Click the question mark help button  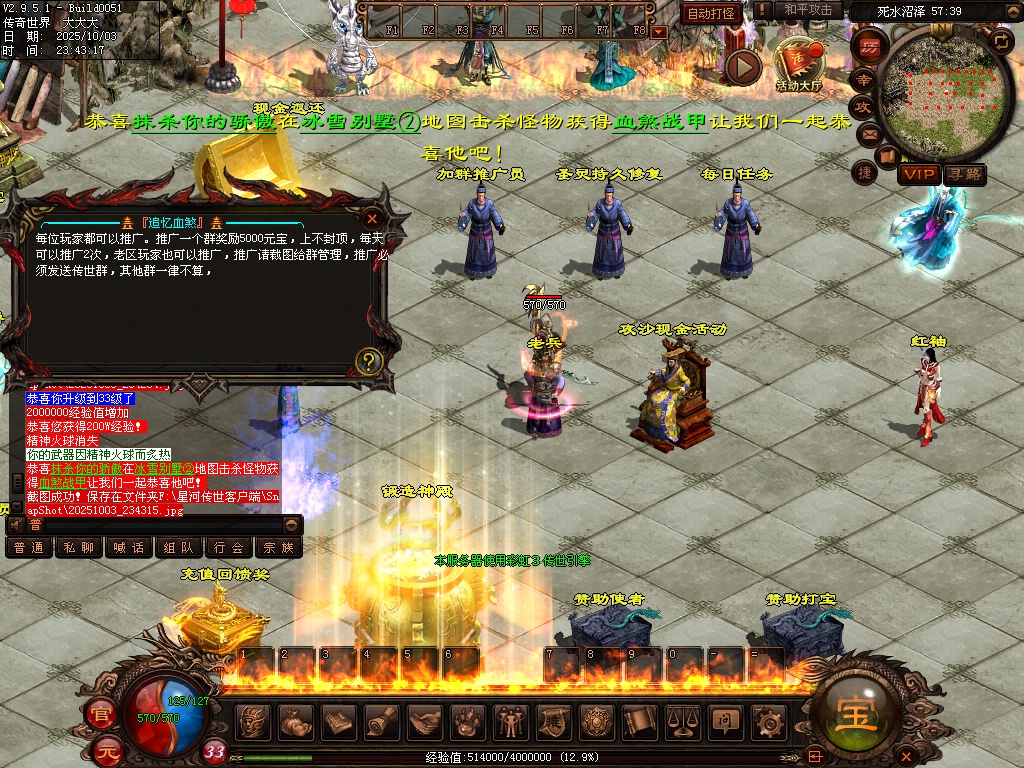(369, 361)
